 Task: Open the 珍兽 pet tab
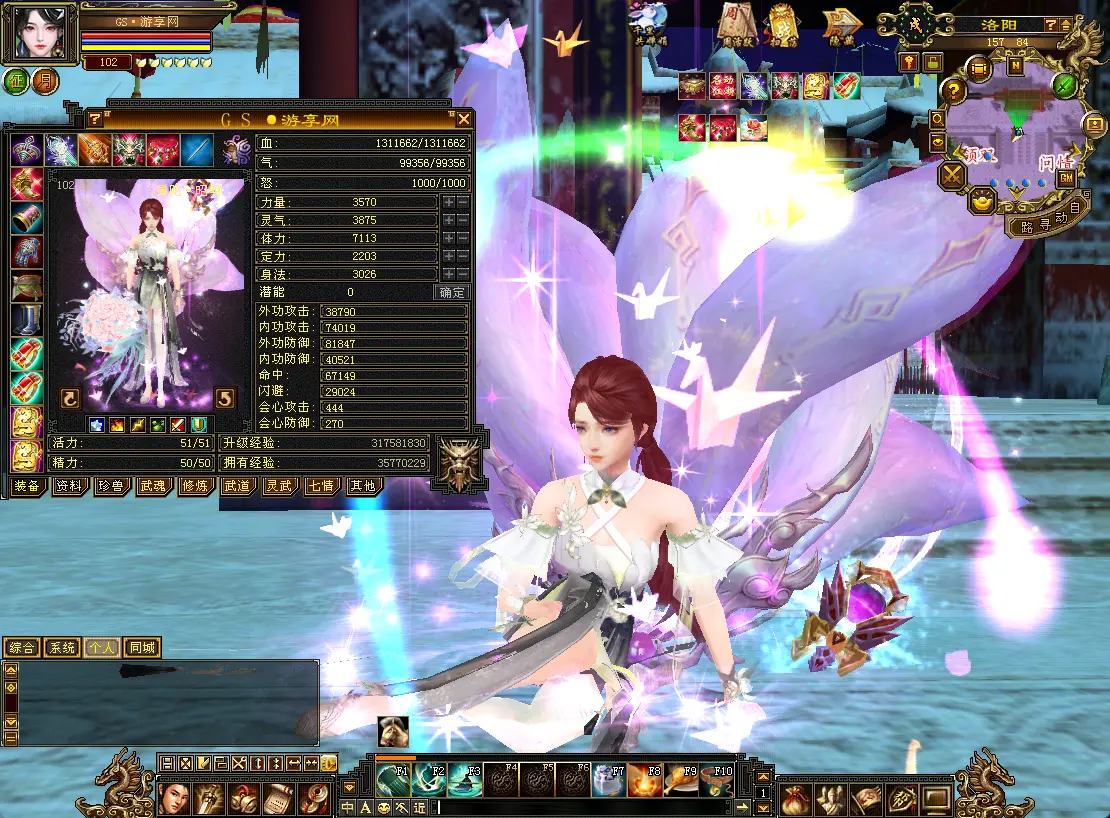(x=111, y=486)
